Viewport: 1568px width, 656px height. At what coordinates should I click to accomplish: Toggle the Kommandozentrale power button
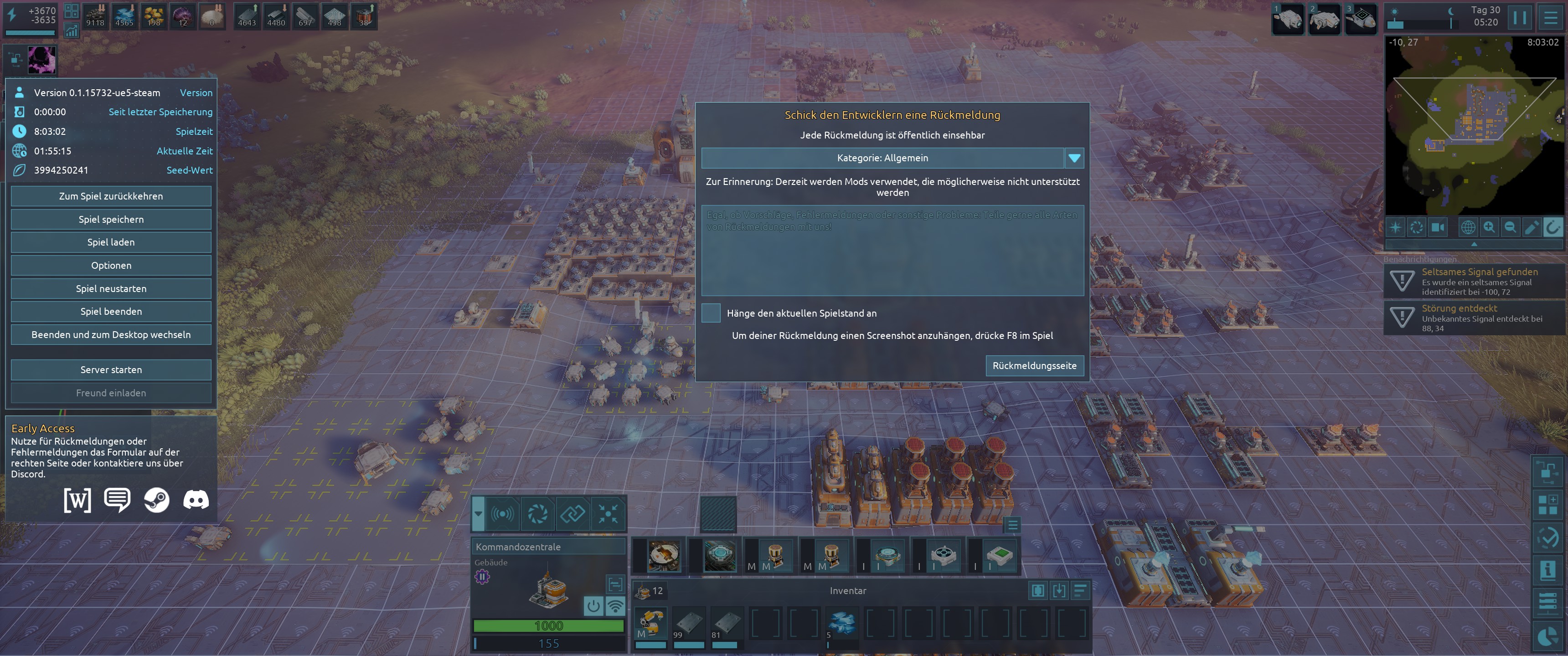pos(593,606)
